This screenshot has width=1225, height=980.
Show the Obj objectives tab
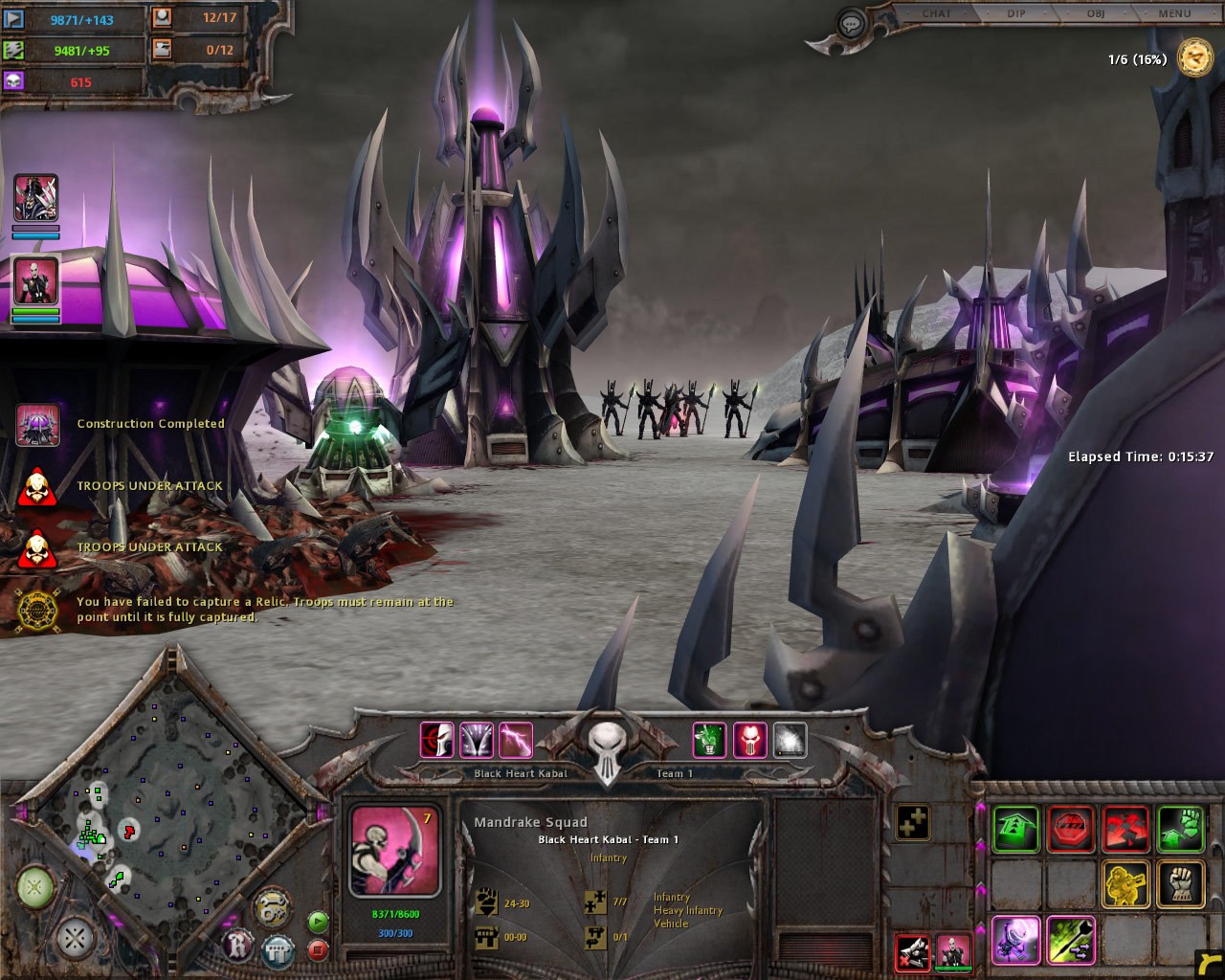tap(1096, 14)
